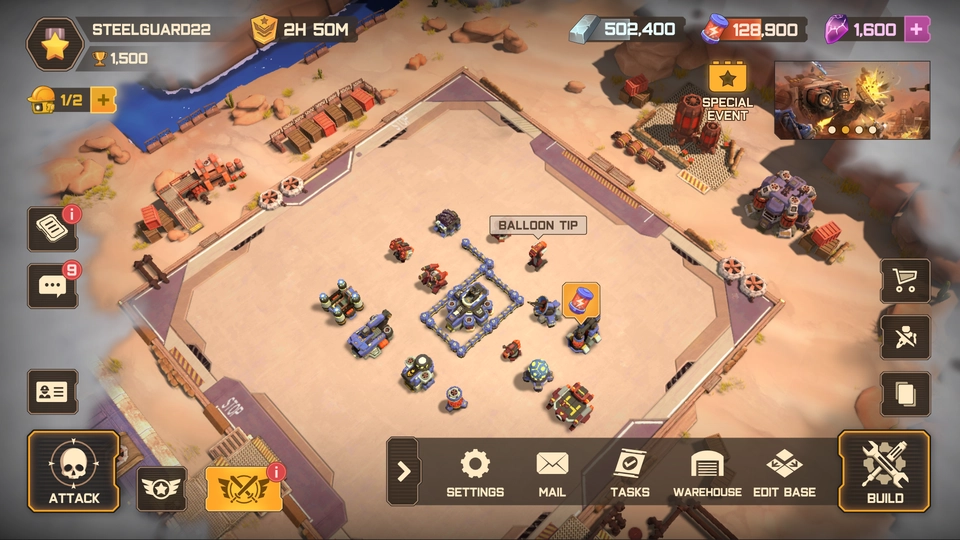Screen dimensions: 960x540
Task: Click the event banner thumbnail
Action: 852,99
